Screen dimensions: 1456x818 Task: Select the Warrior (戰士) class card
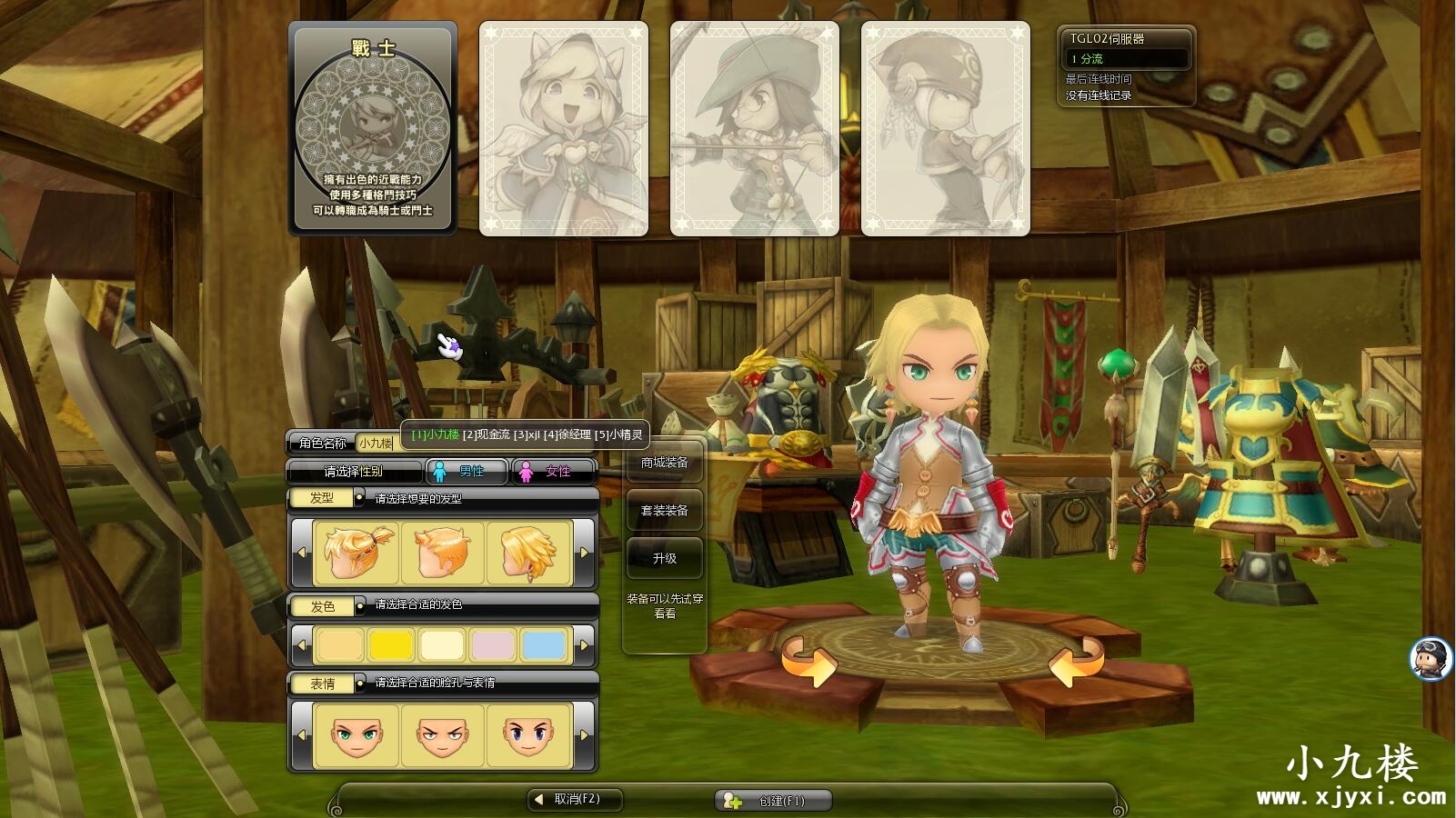pos(373,129)
